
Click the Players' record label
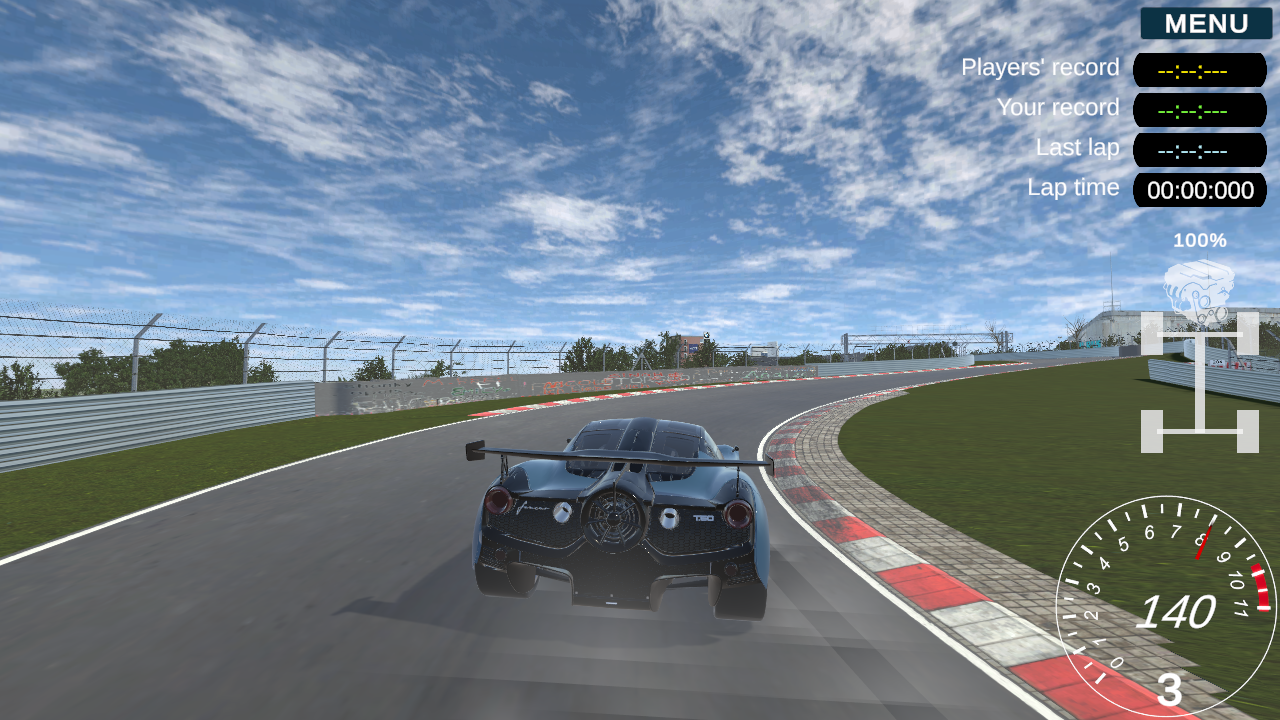(1040, 67)
